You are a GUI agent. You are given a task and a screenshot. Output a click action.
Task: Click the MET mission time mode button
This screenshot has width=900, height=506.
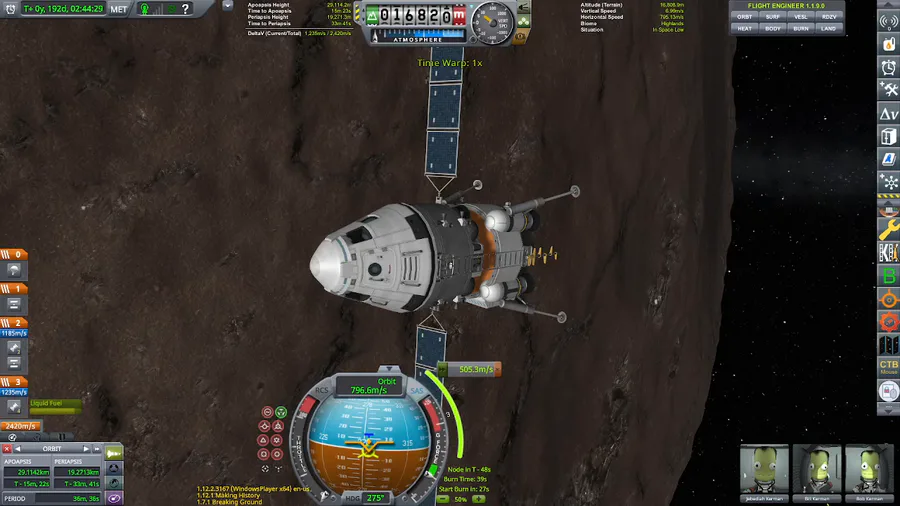coord(119,9)
